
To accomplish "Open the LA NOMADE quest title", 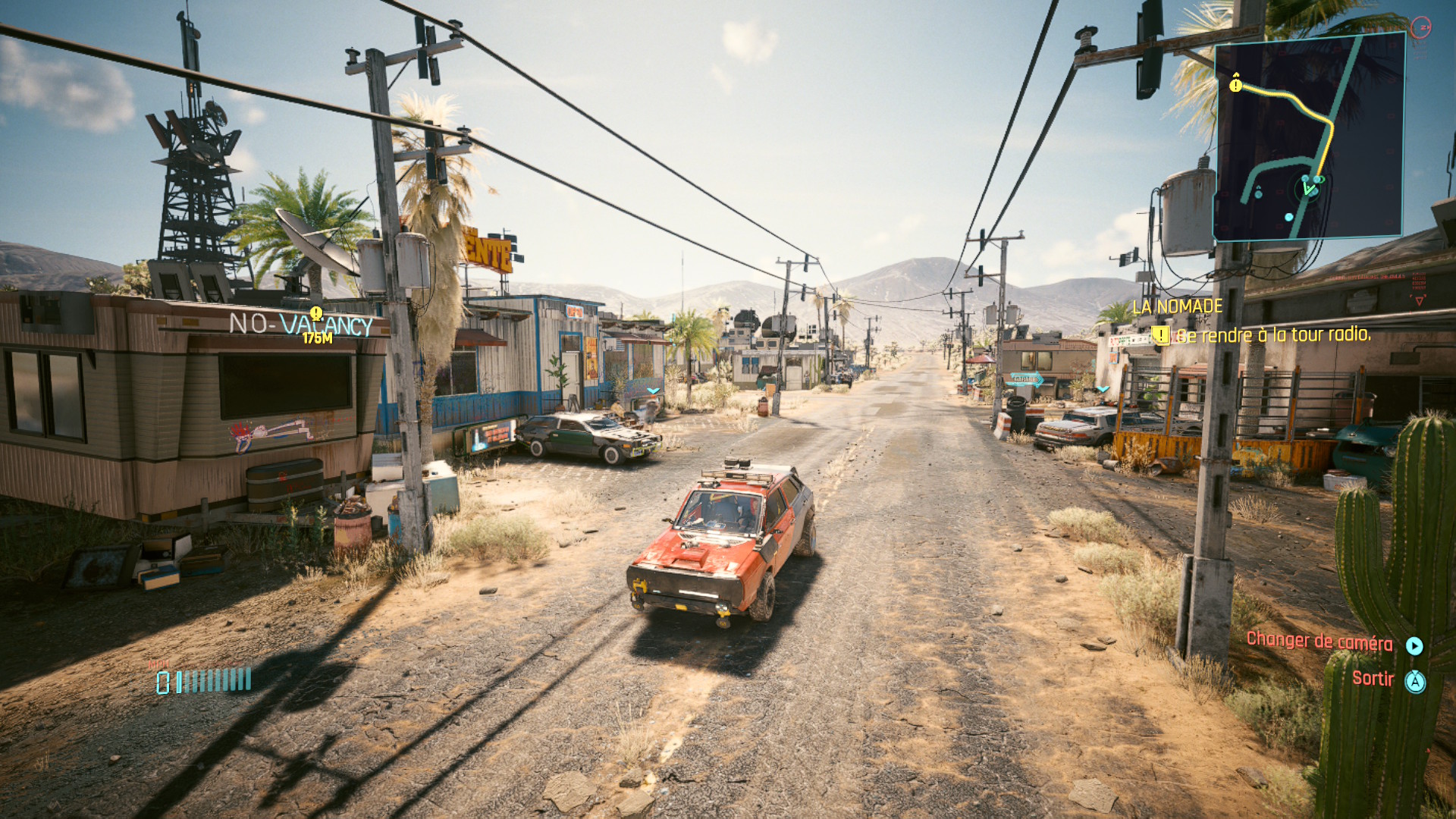I will (x=1177, y=306).
